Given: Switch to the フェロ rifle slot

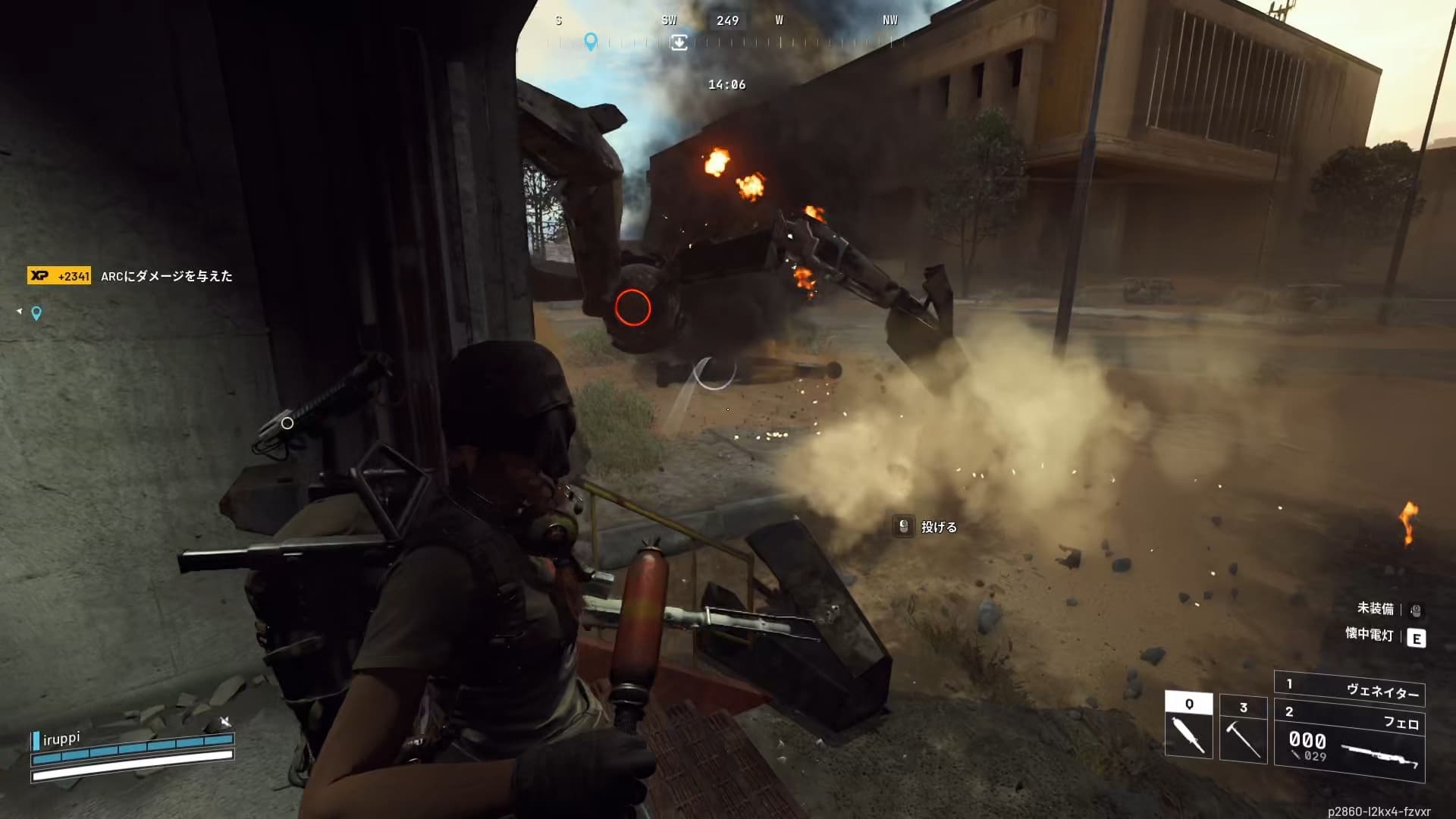Looking at the screenshot, I should (1350, 745).
